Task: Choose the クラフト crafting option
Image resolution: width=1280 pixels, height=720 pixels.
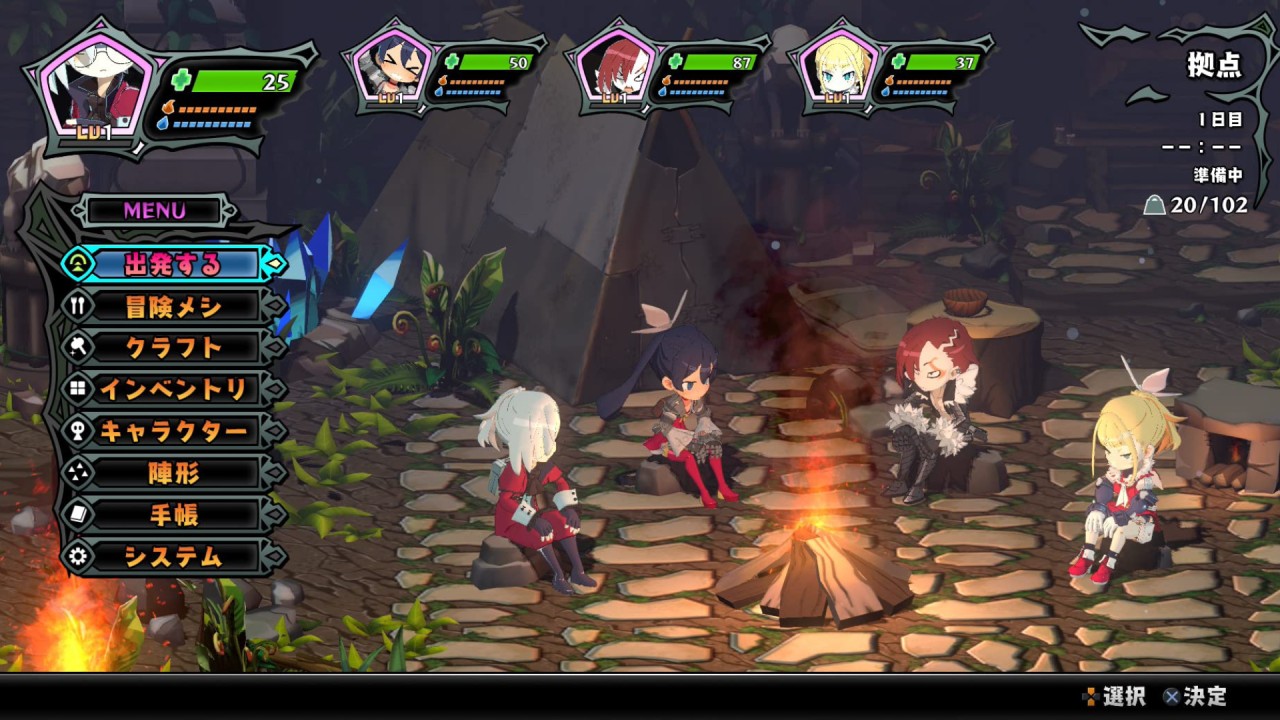Action: (173, 348)
